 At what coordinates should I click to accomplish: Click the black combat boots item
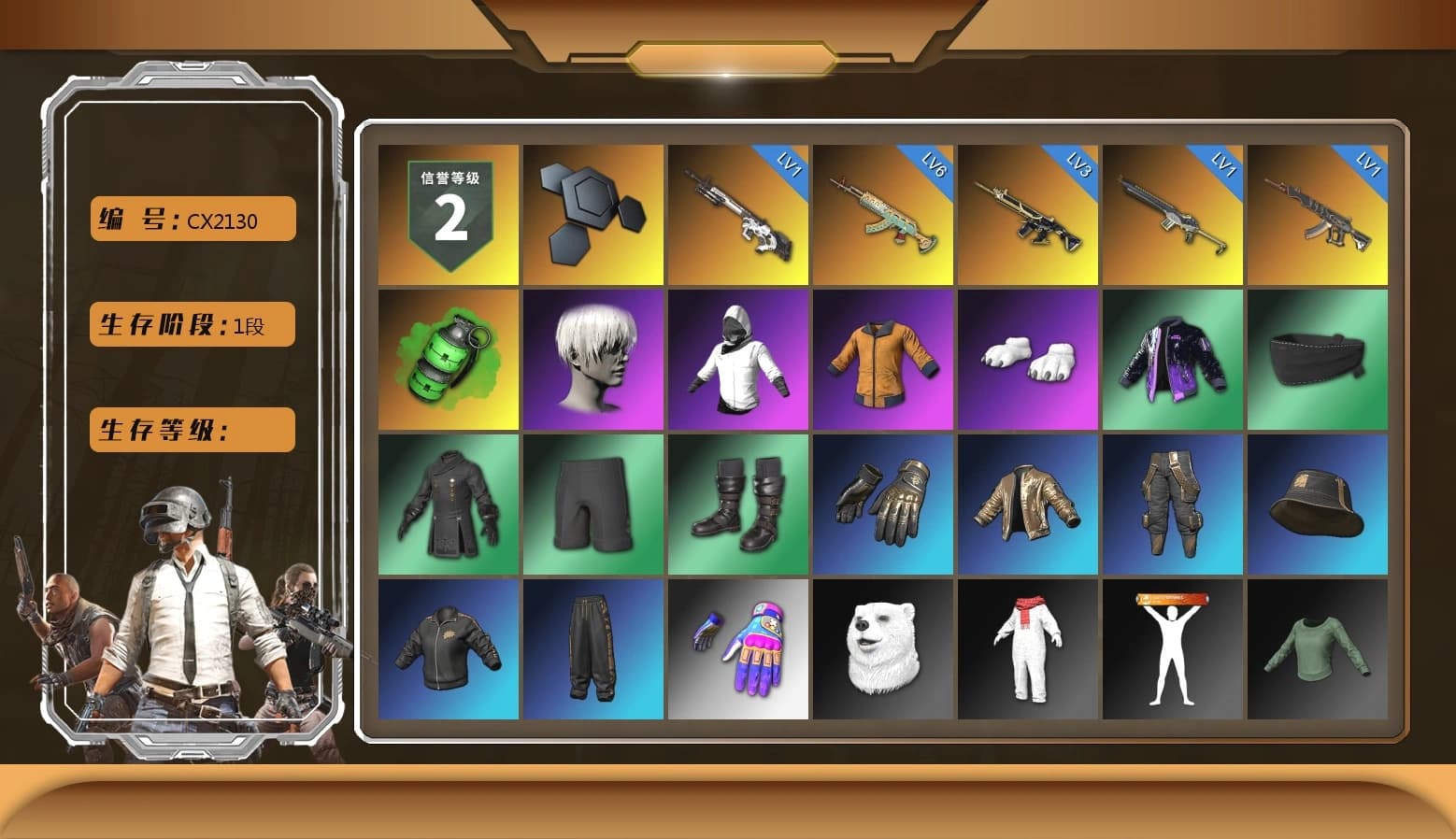coord(736,505)
